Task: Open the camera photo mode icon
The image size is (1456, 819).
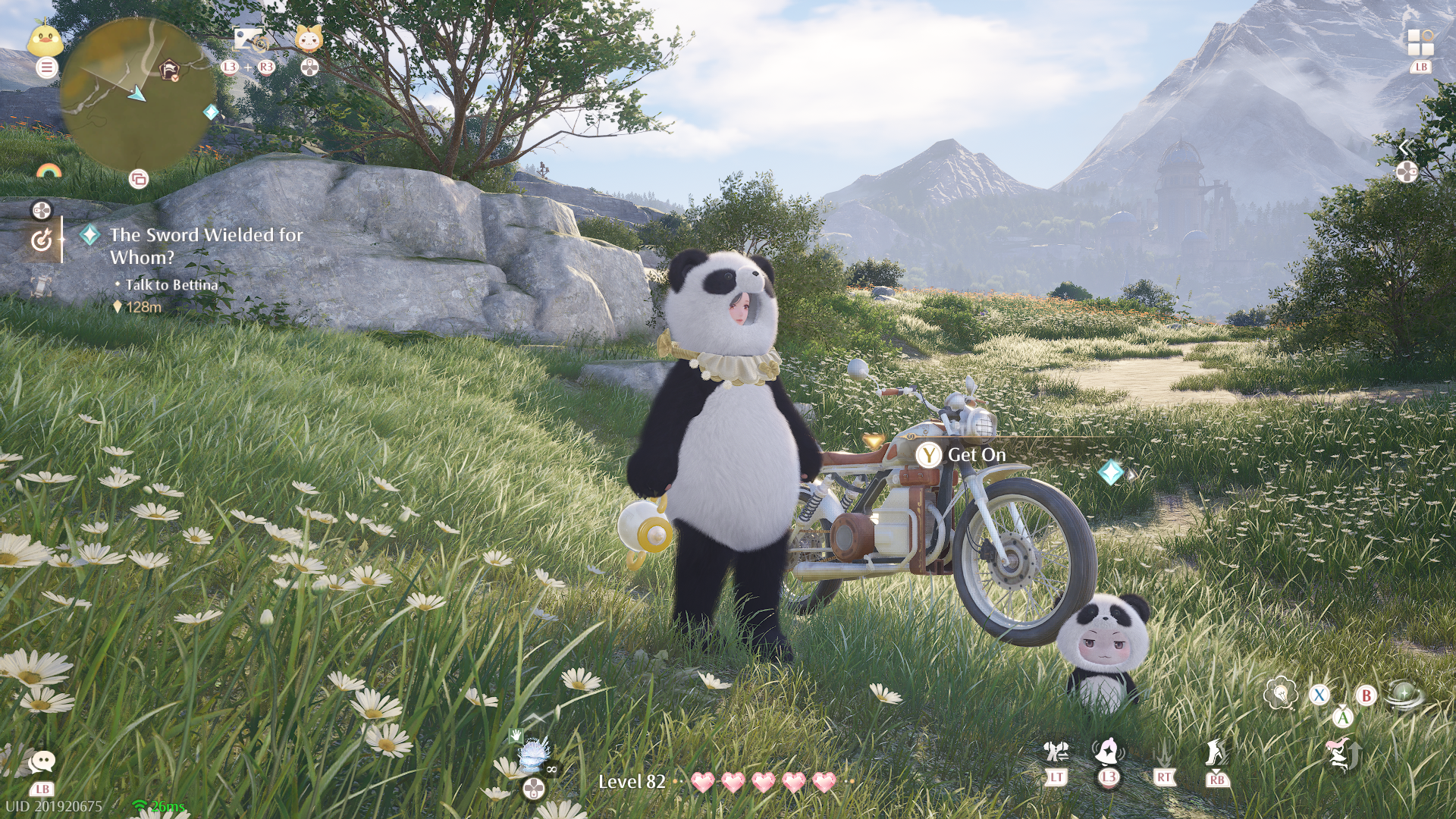Action: [247, 39]
